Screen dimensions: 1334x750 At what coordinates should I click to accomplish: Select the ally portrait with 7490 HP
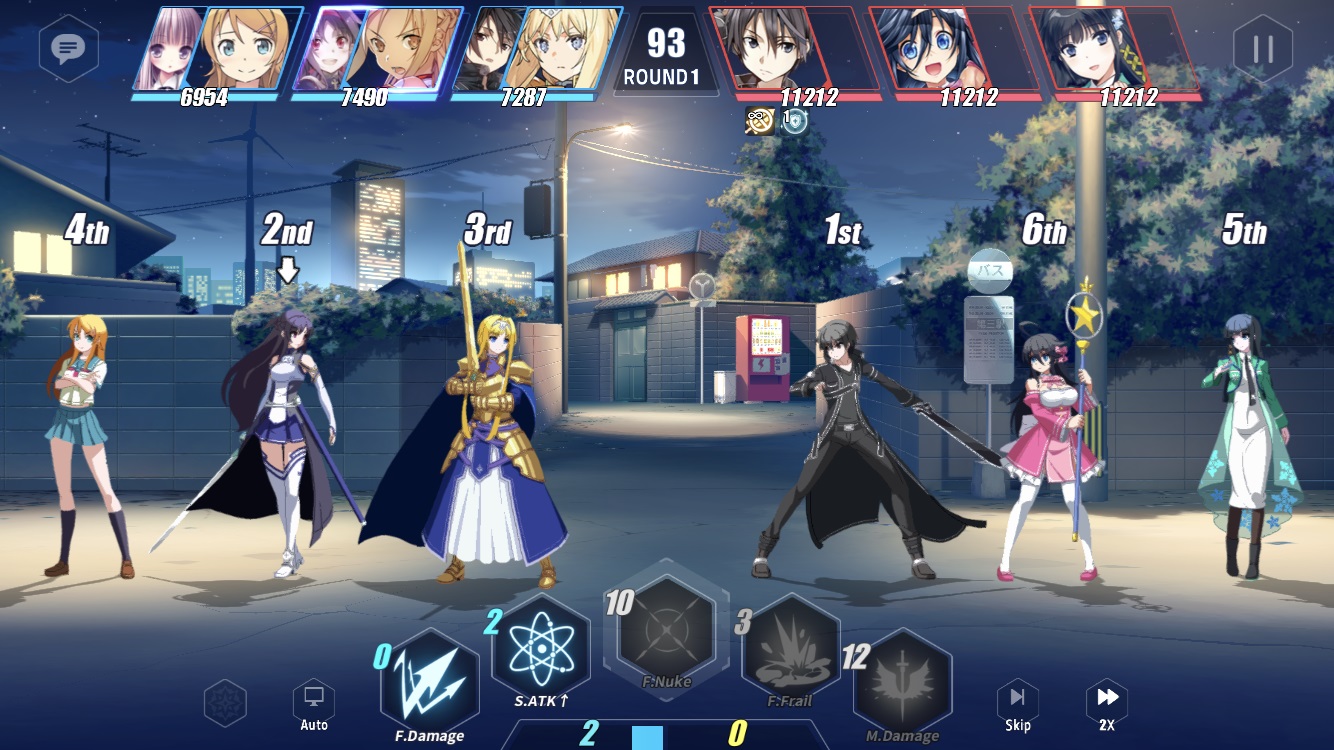pos(377,52)
